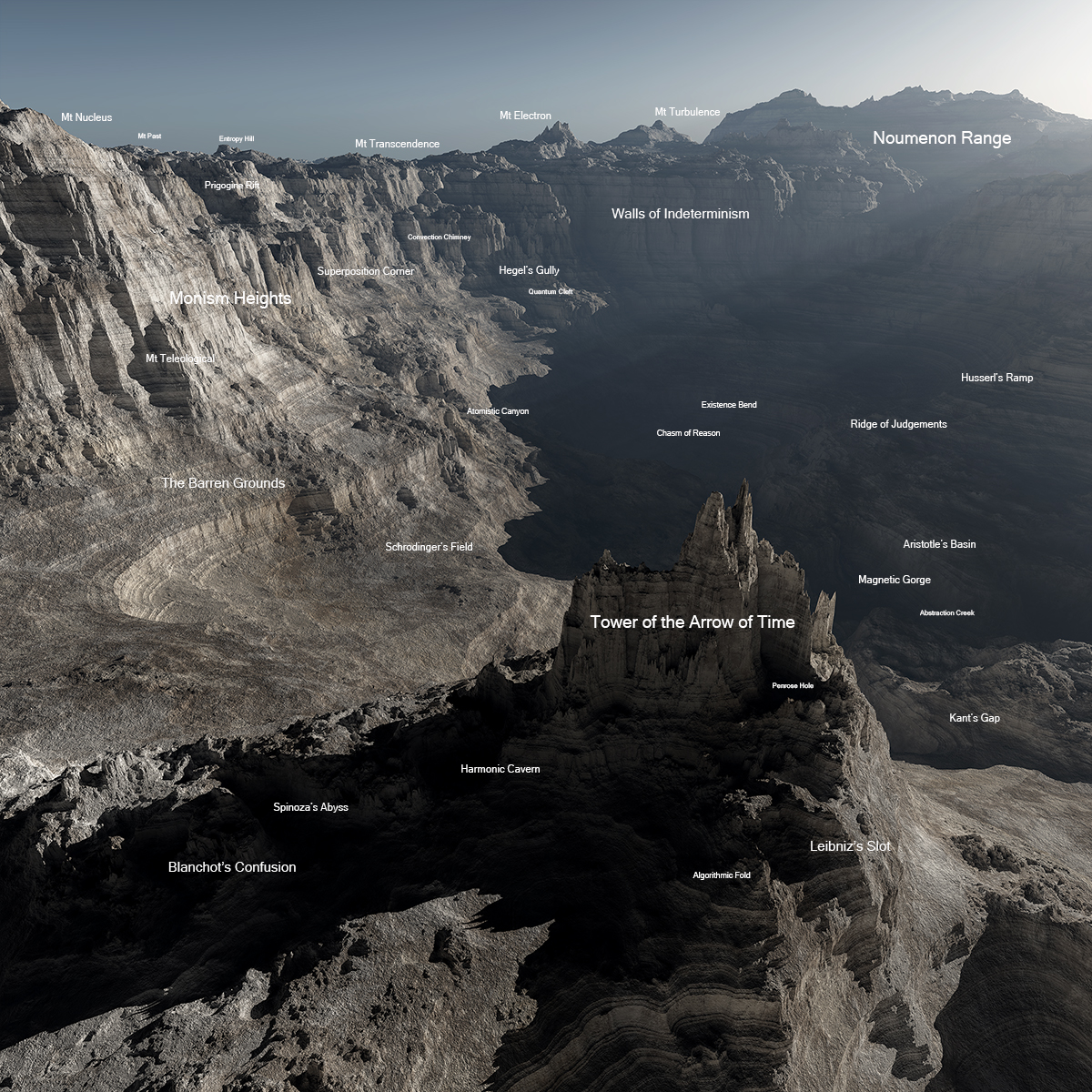Click the Hegel's Gully label
This screenshot has height=1092, width=1092.
click(x=529, y=270)
